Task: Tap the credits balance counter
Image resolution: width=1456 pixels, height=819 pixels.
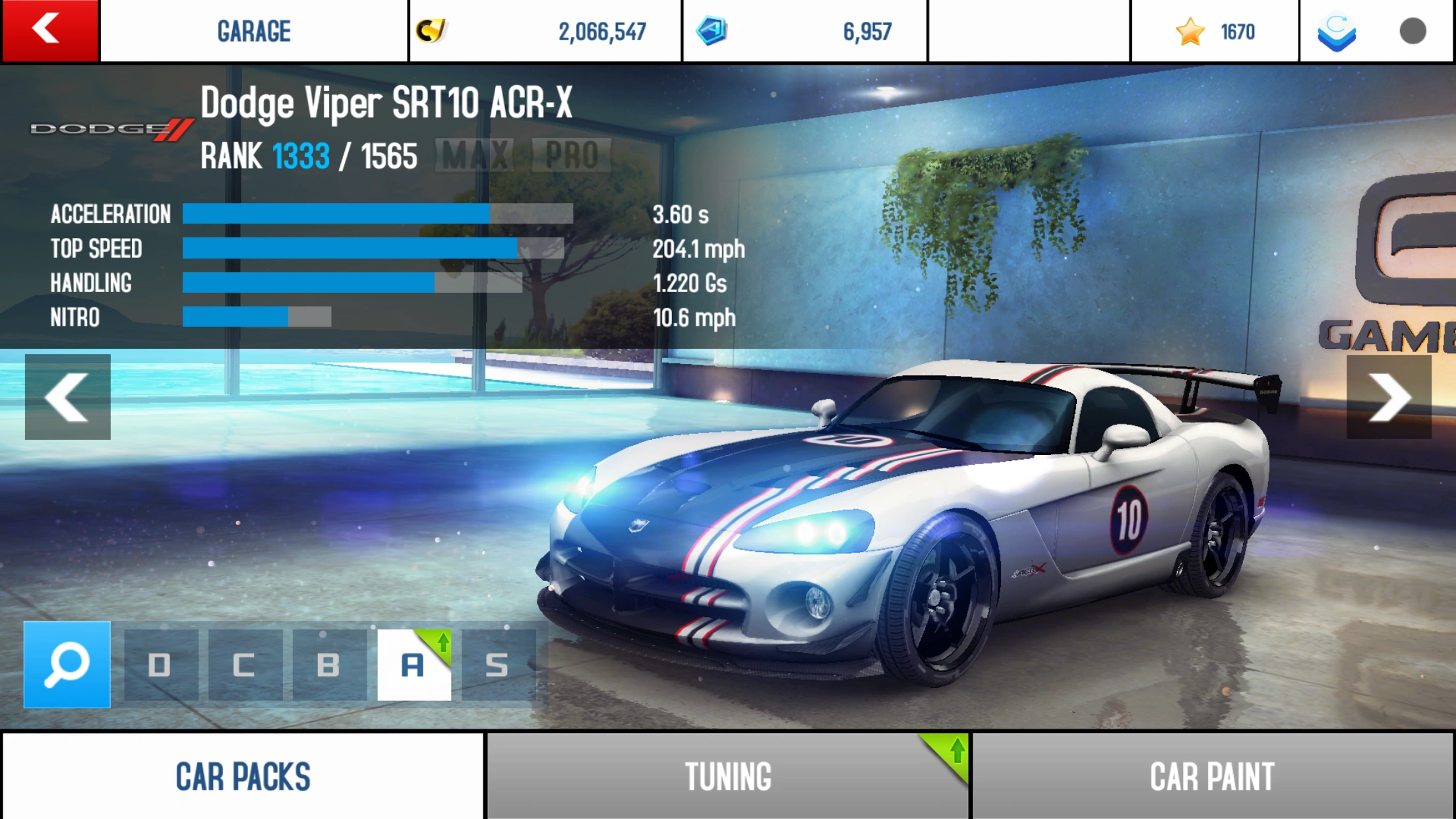Action: (545, 31)
